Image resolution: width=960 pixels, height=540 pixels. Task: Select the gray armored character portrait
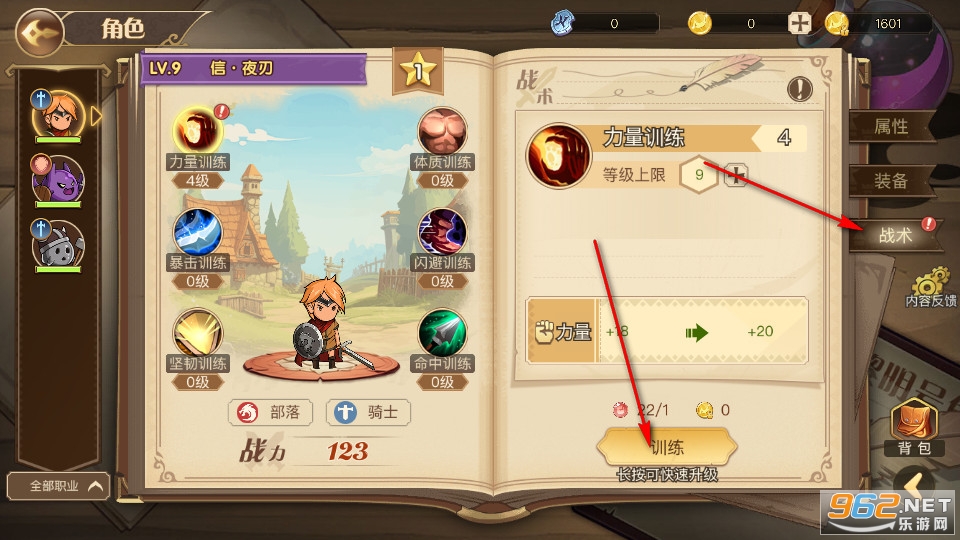pyautogui.click(x=58, y=244)
